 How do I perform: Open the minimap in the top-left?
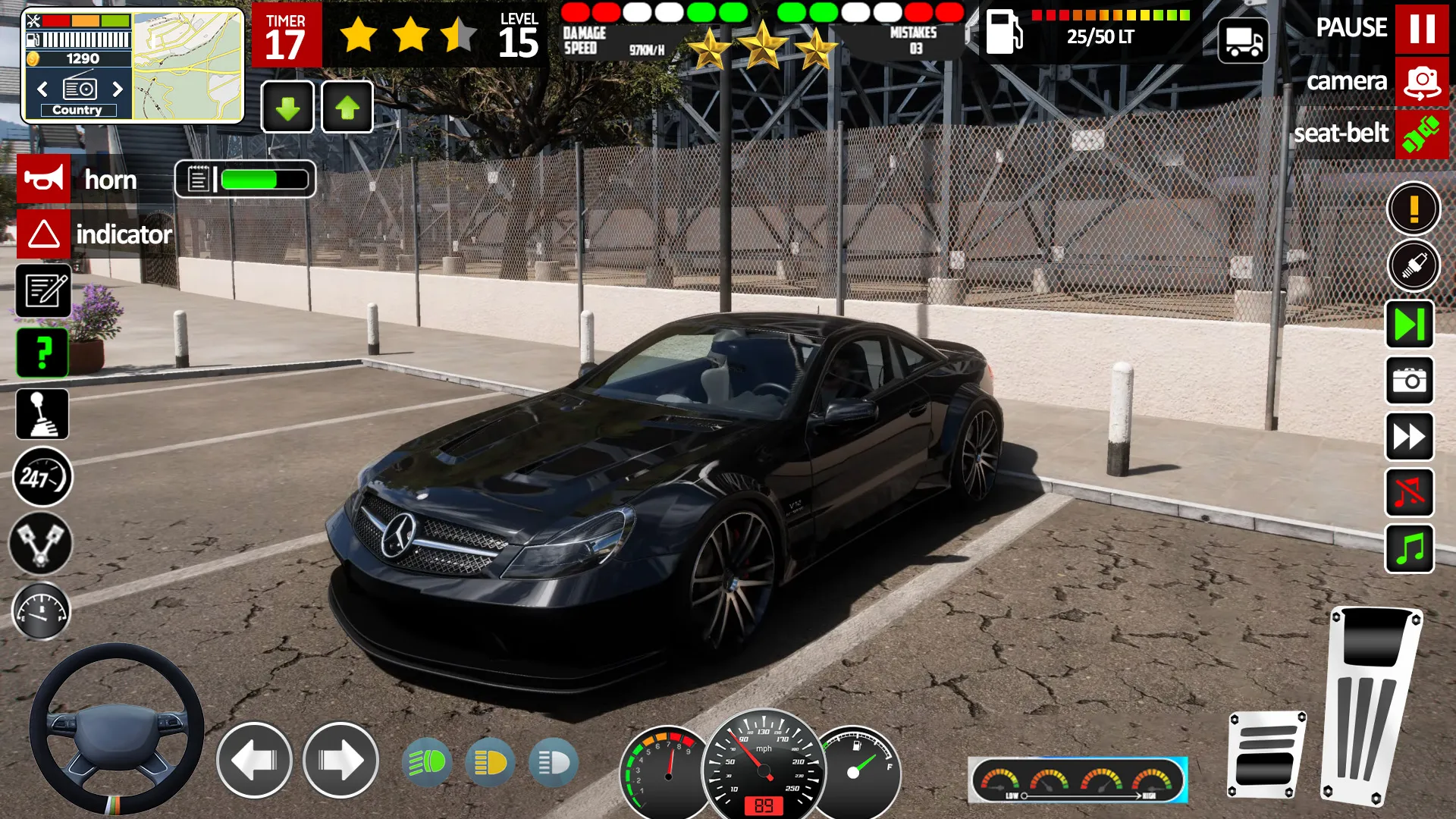coord(188,66)
